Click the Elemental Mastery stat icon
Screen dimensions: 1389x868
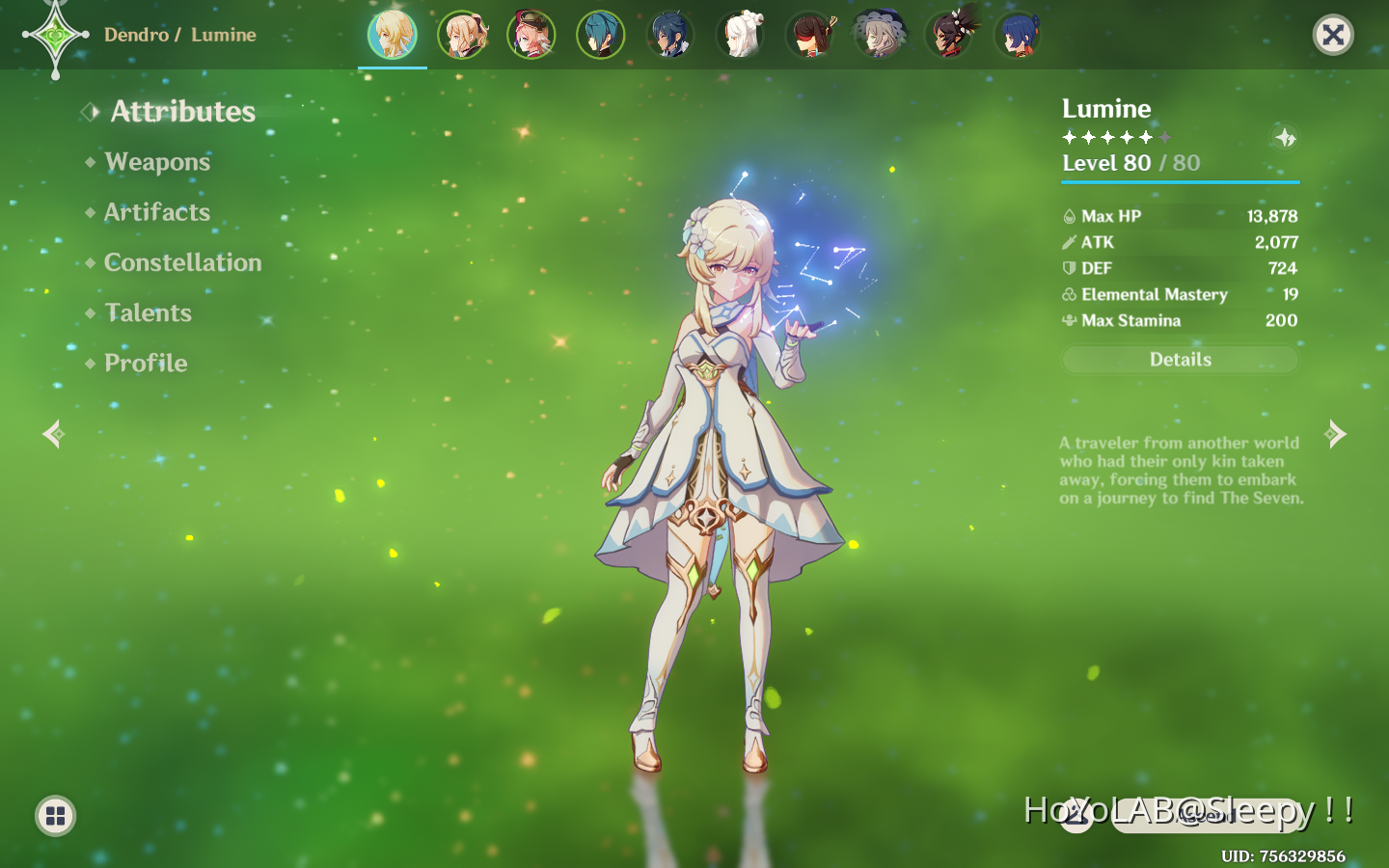(1071, 294)
